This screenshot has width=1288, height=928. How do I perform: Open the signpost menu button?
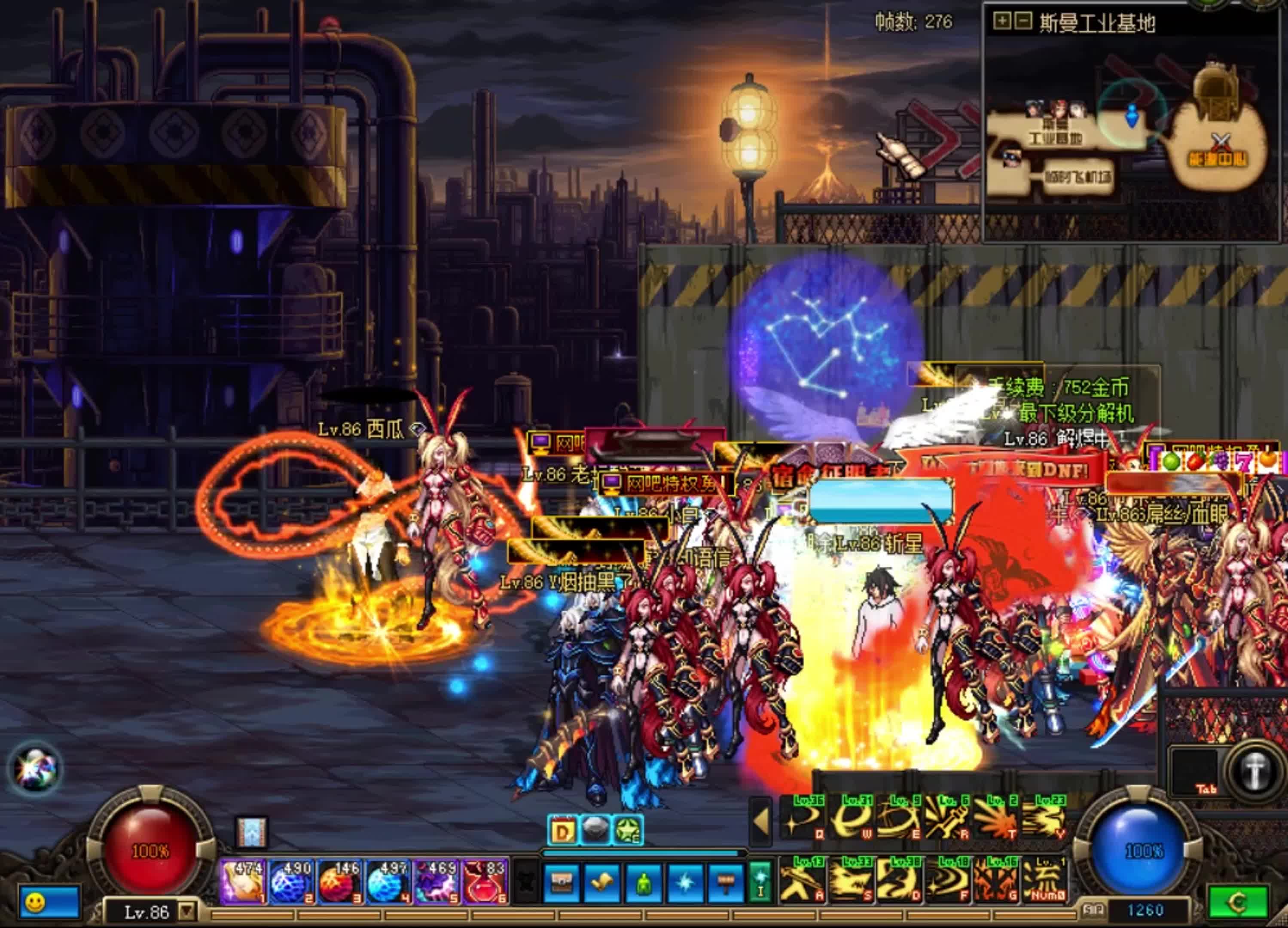[726, 884]
